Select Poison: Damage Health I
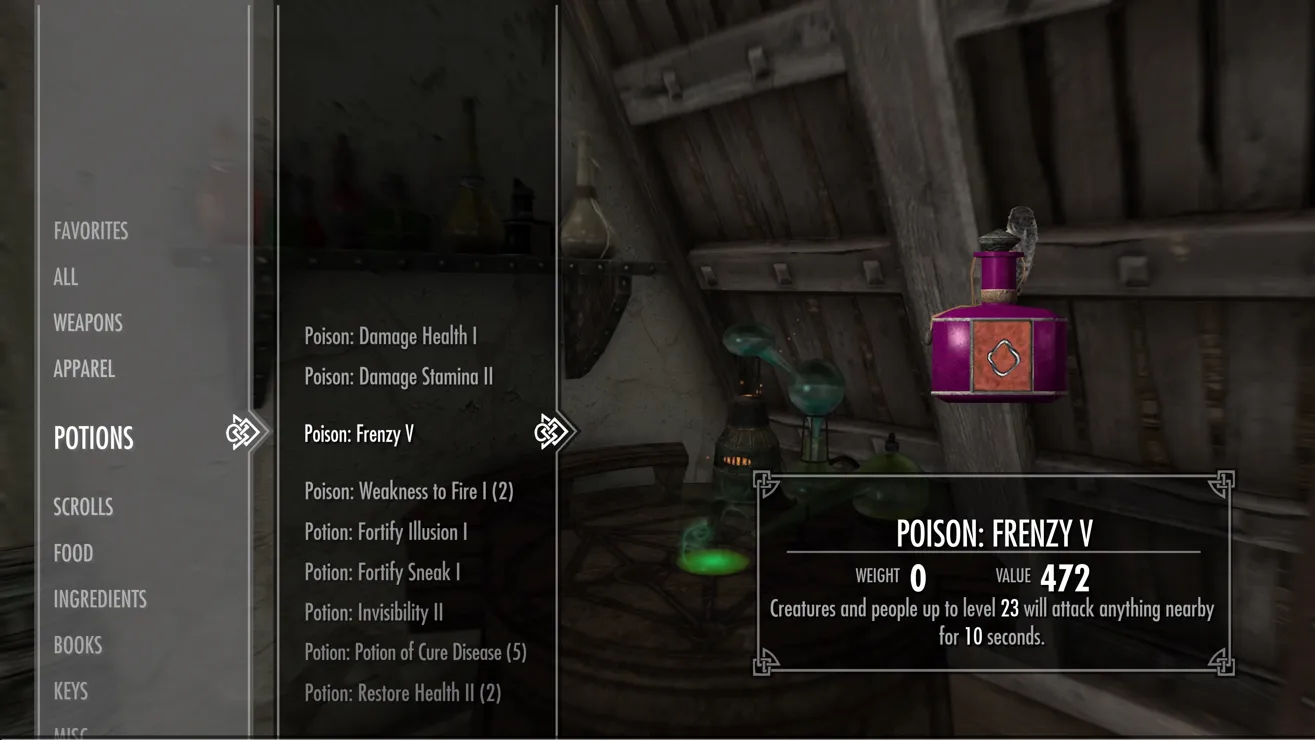Image resolution: width=1315 pixels, height=740 pixels. tap(391, 337)
